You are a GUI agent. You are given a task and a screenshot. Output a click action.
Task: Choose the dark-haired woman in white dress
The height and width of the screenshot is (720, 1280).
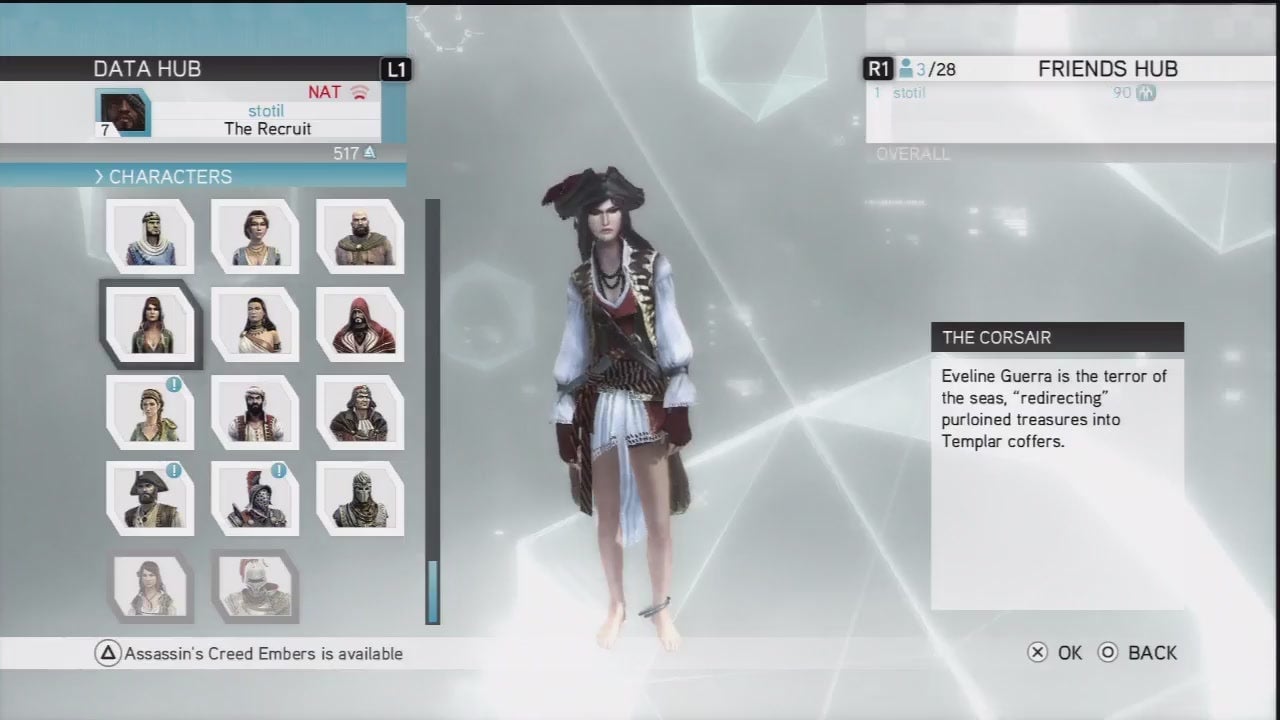tap(255, 324)
